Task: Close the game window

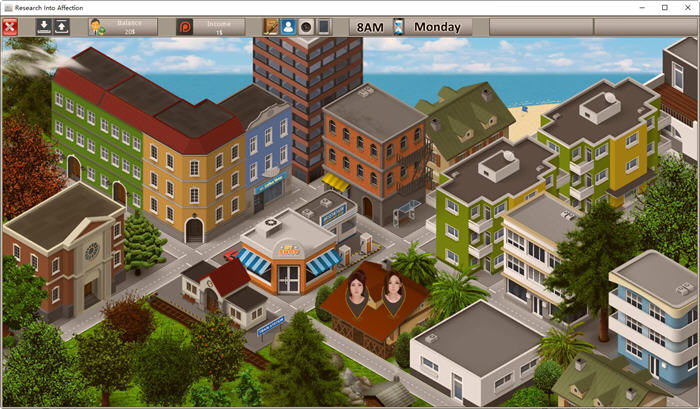Action: pos(686,7)
